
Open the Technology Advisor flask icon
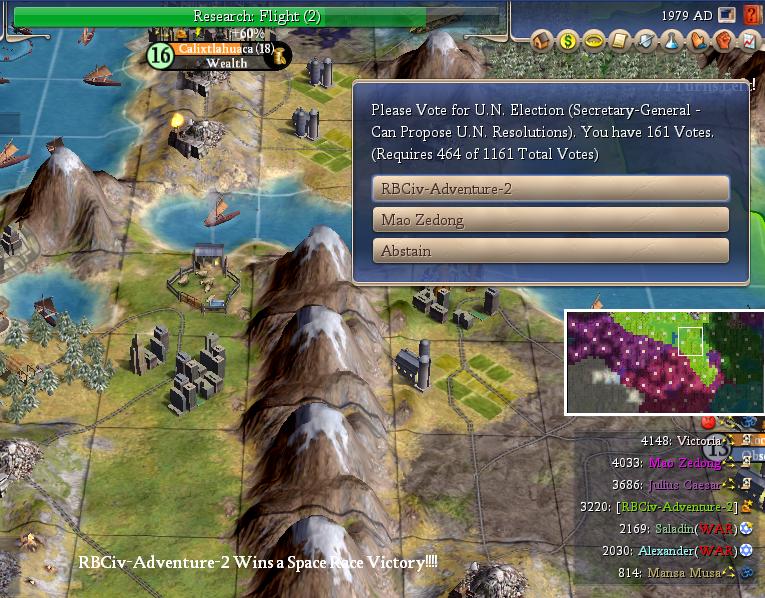pyautogui.click(x=672, y=42)
